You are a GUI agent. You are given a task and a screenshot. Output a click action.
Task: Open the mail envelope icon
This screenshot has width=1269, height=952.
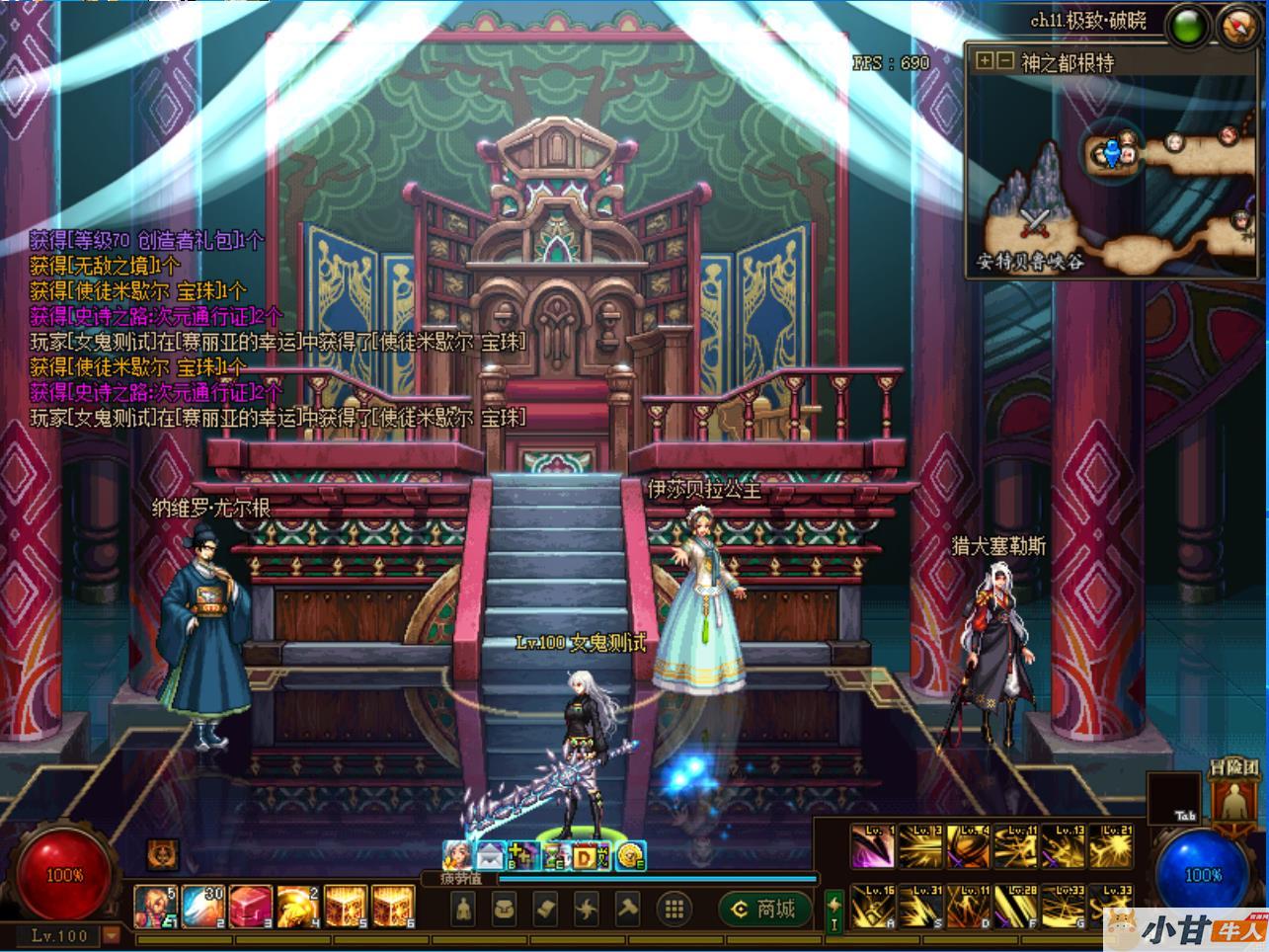click(x=491, y=856)
